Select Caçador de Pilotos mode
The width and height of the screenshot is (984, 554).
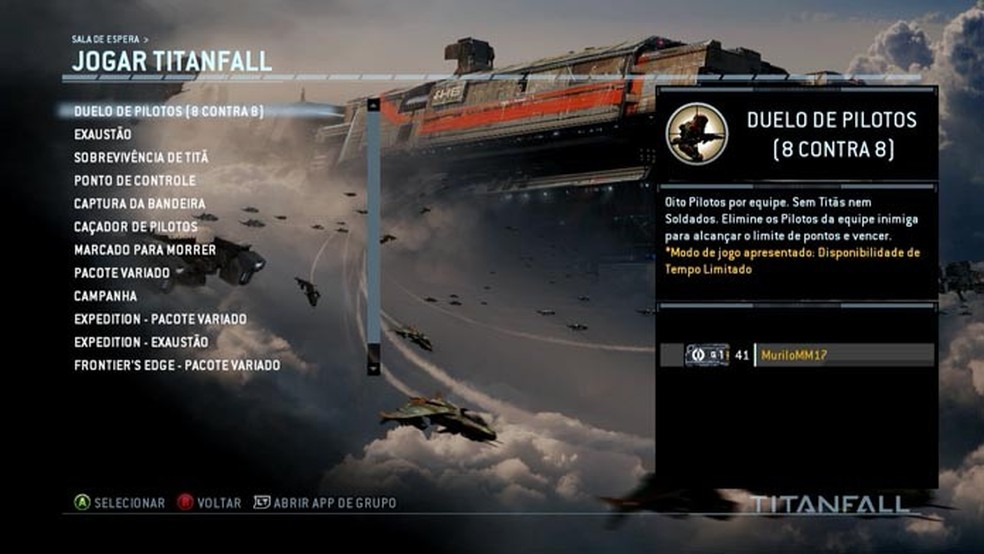point(135,227)
